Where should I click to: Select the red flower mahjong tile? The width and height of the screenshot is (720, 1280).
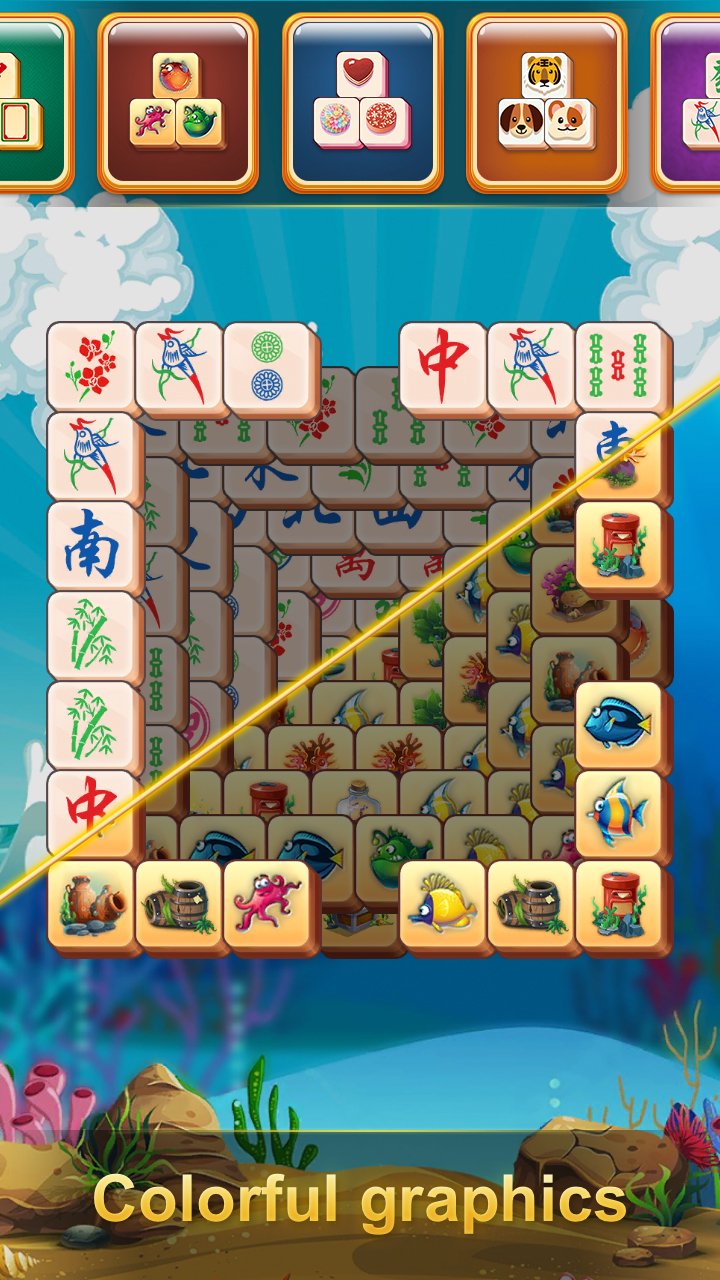coord(90,365)
